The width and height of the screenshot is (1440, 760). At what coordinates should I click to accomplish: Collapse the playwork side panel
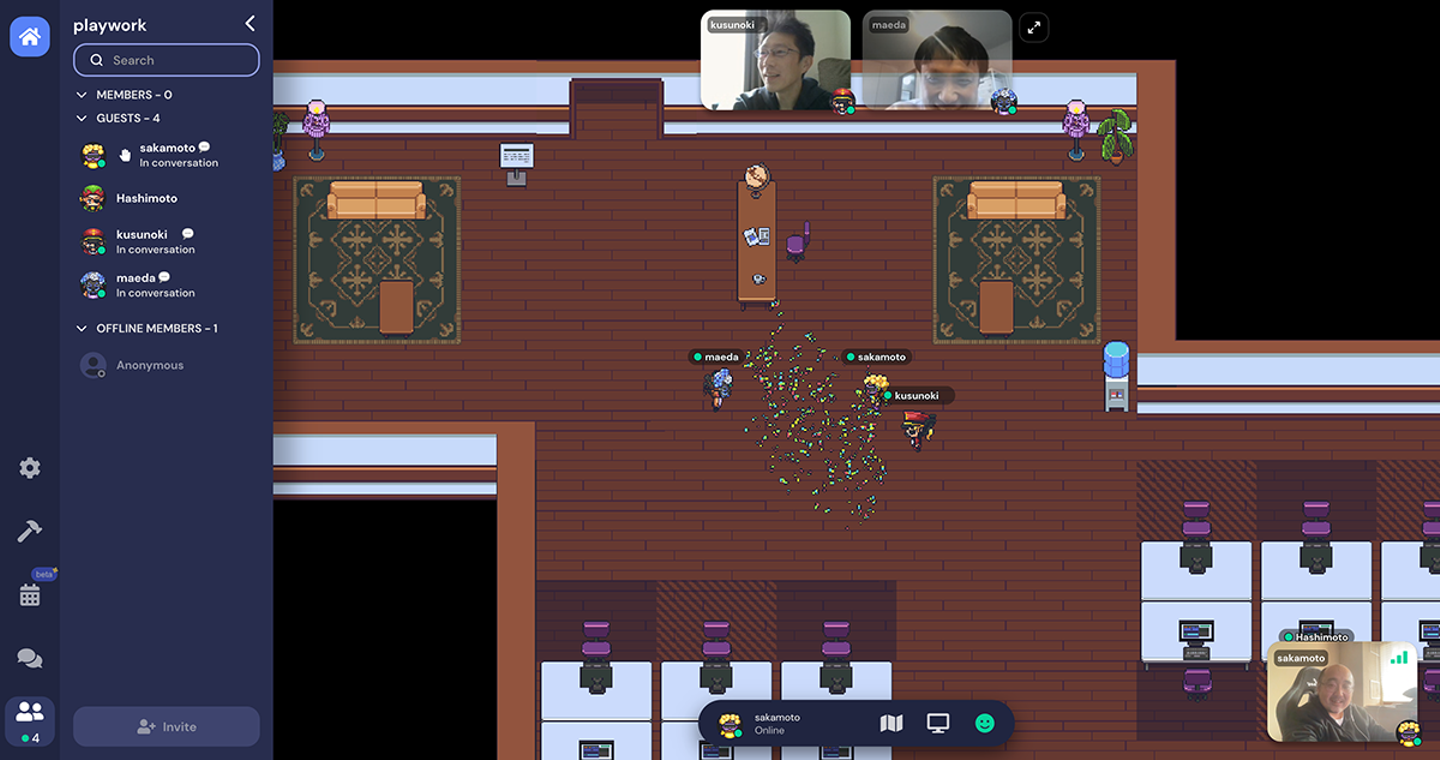click(250, 24)
